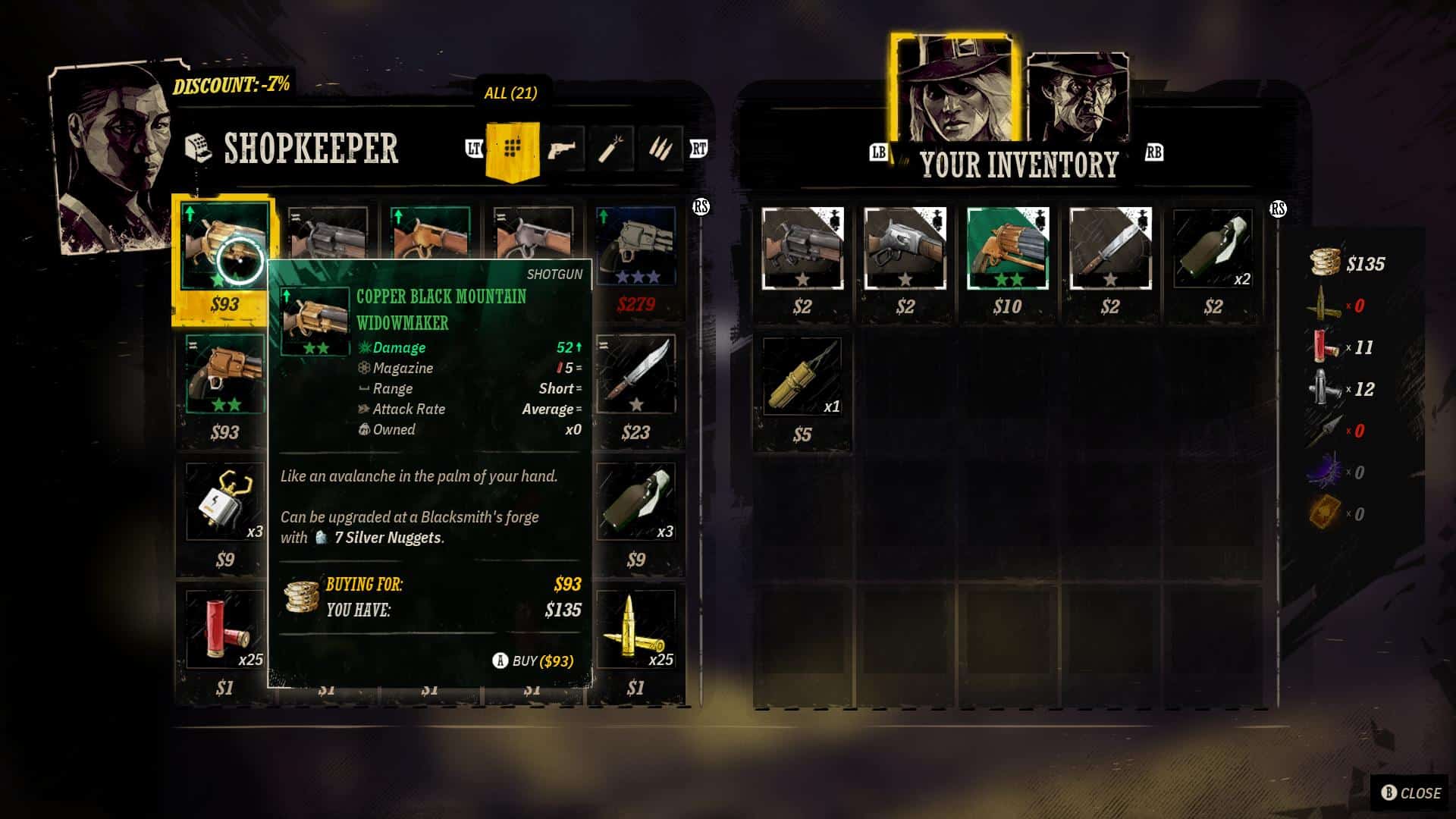Select the inventory knife worth $2
This screenshot has height=819, width=1456.
click(1110, 248)
